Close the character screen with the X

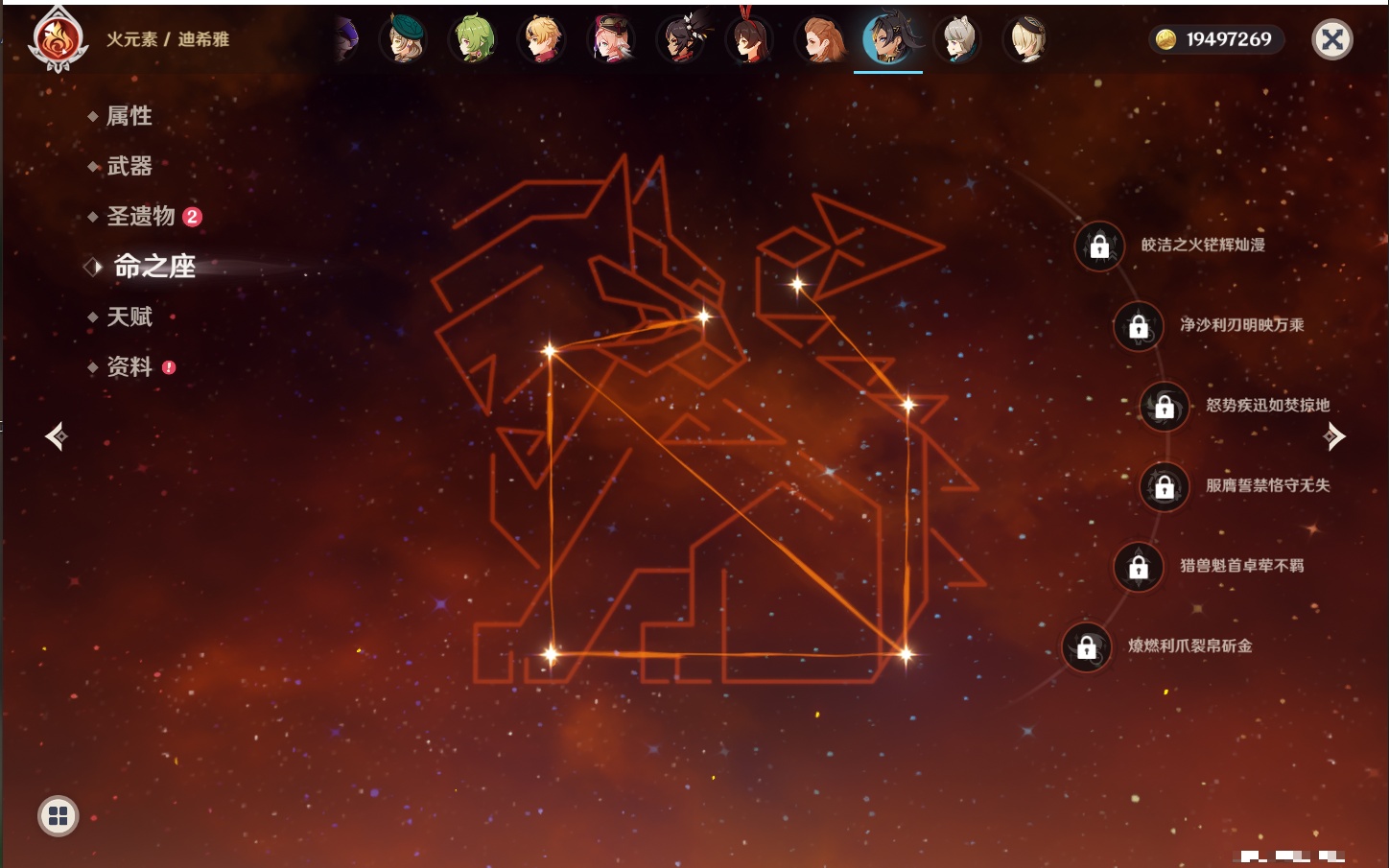click(1331, 39)
